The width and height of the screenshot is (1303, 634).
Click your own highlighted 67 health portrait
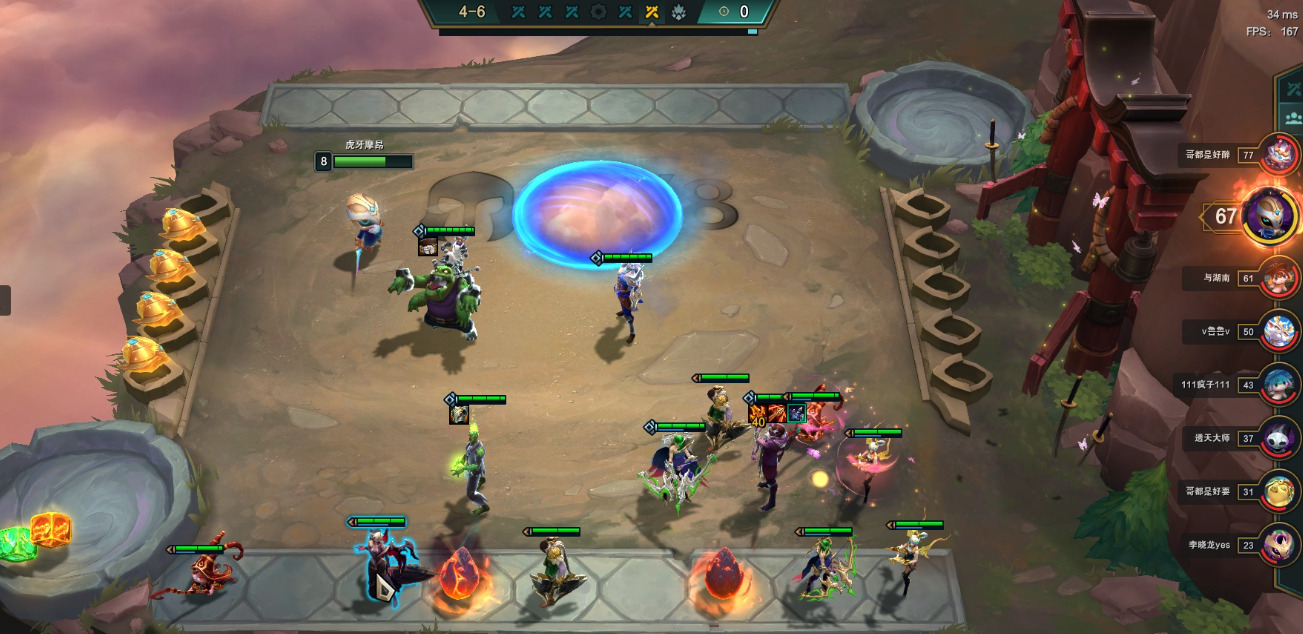click(1271, 215)
